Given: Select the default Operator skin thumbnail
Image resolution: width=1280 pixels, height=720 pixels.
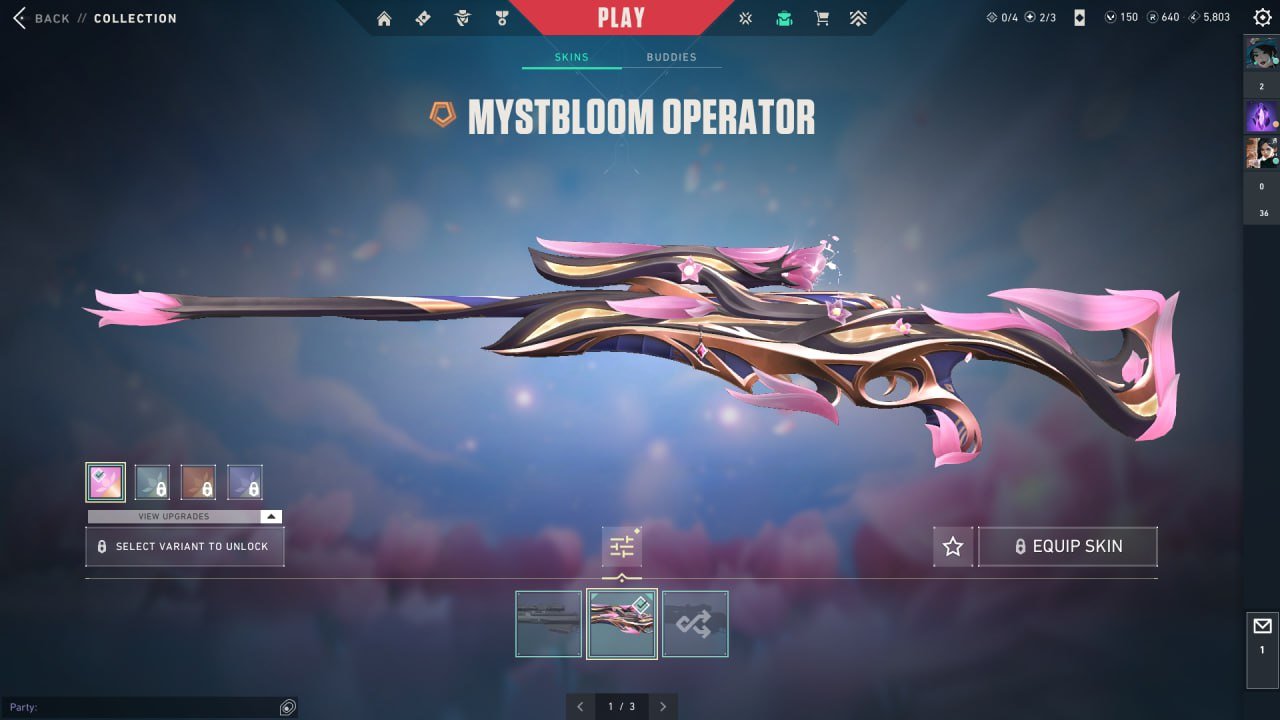Looking at the screenshot, I should [x=548, y=624].
